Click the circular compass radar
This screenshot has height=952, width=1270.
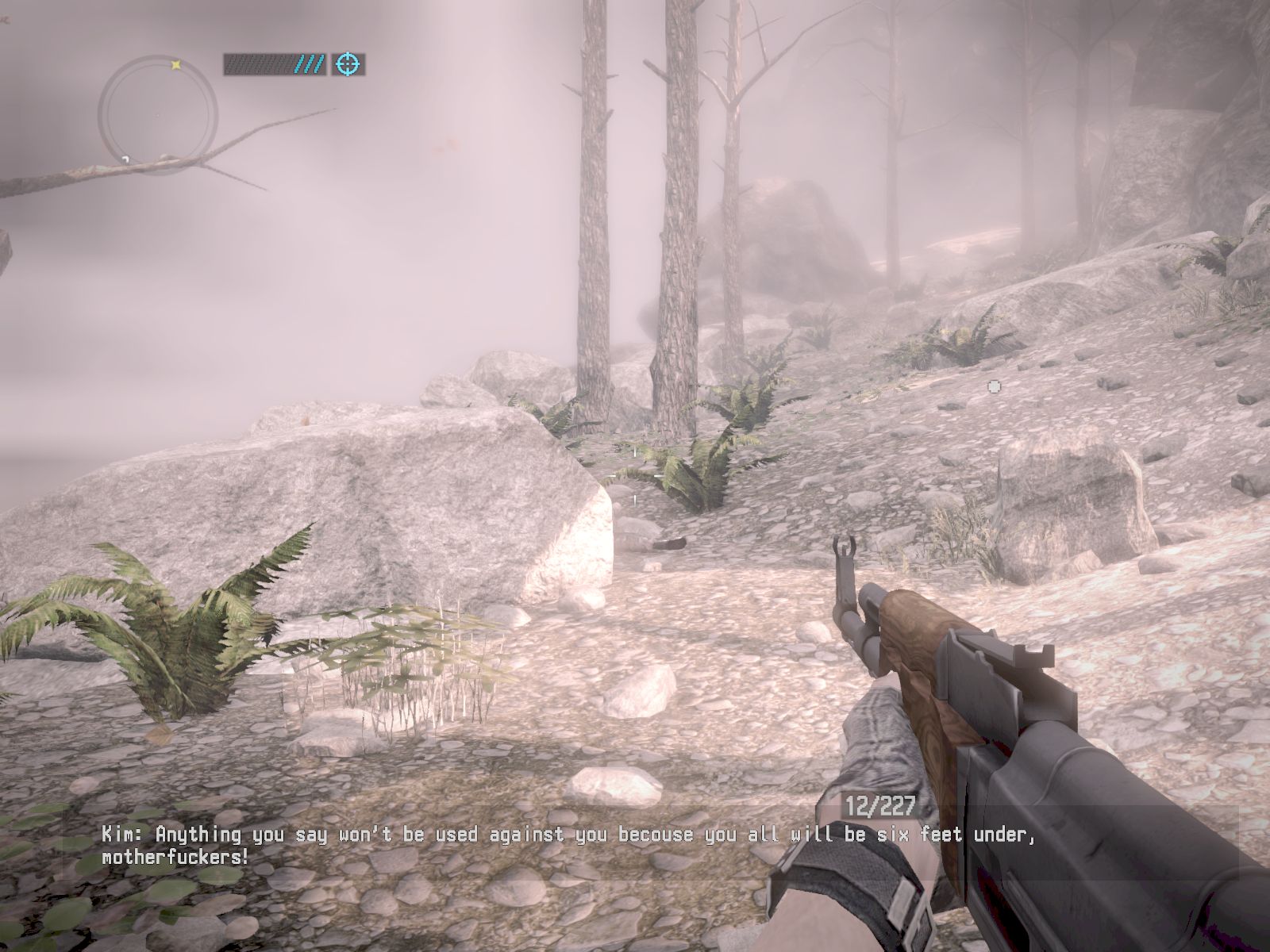(x=158, y=115)
